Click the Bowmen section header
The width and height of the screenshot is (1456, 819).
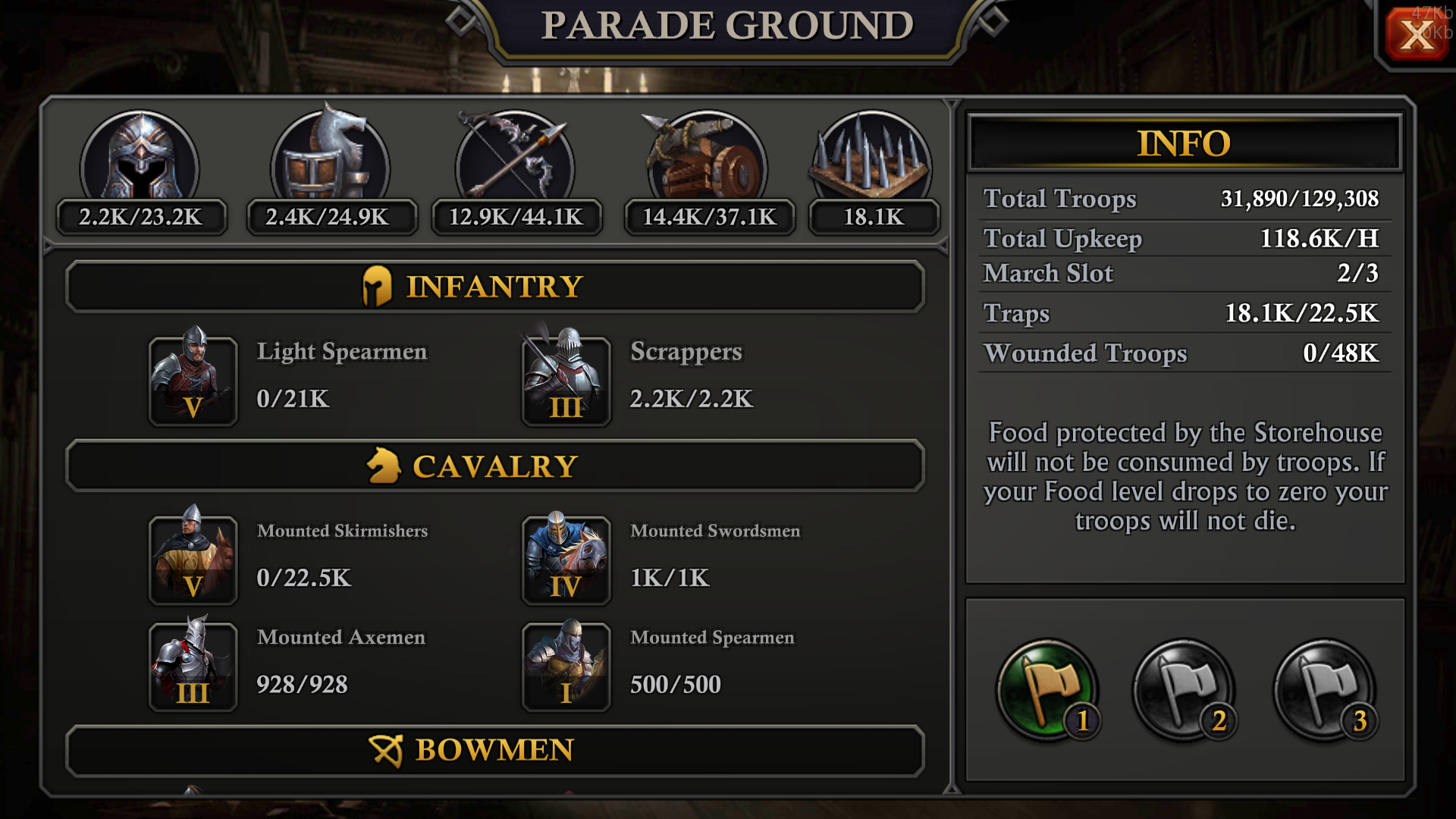494,750
